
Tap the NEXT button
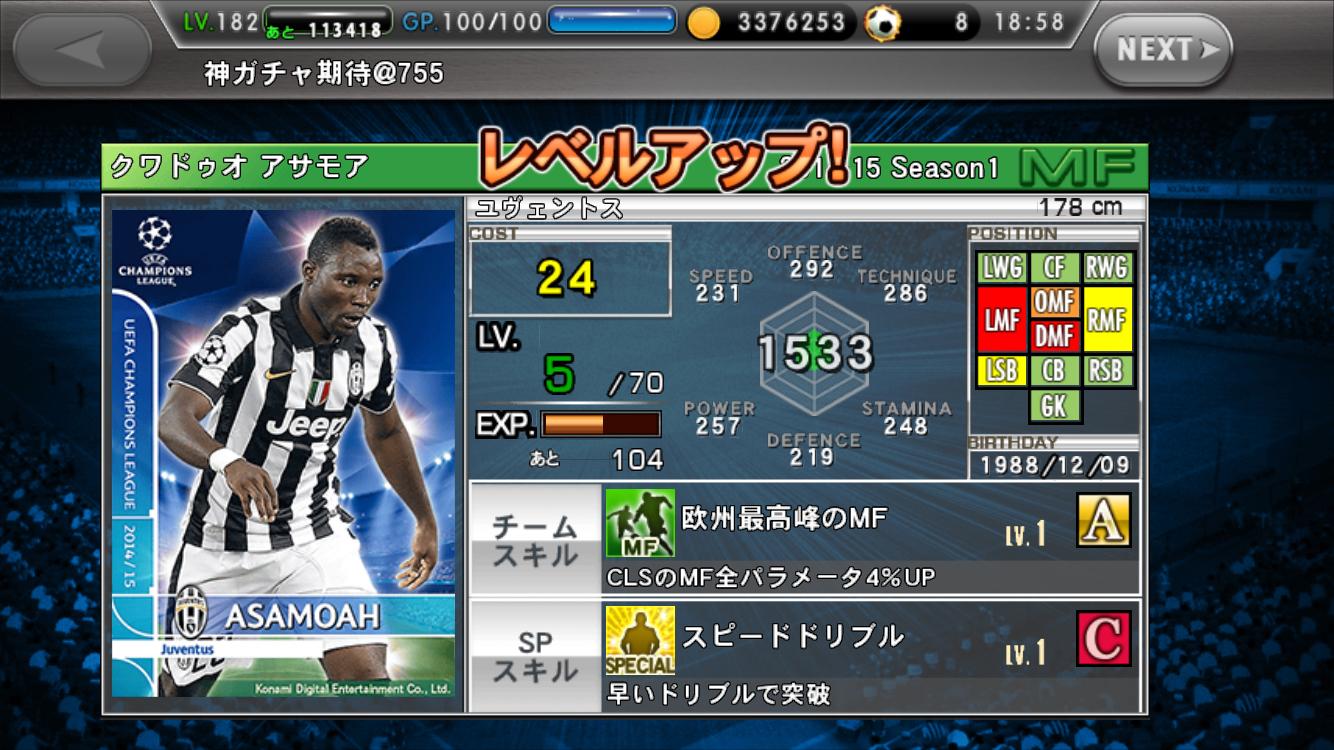(x=1162, y=49)
